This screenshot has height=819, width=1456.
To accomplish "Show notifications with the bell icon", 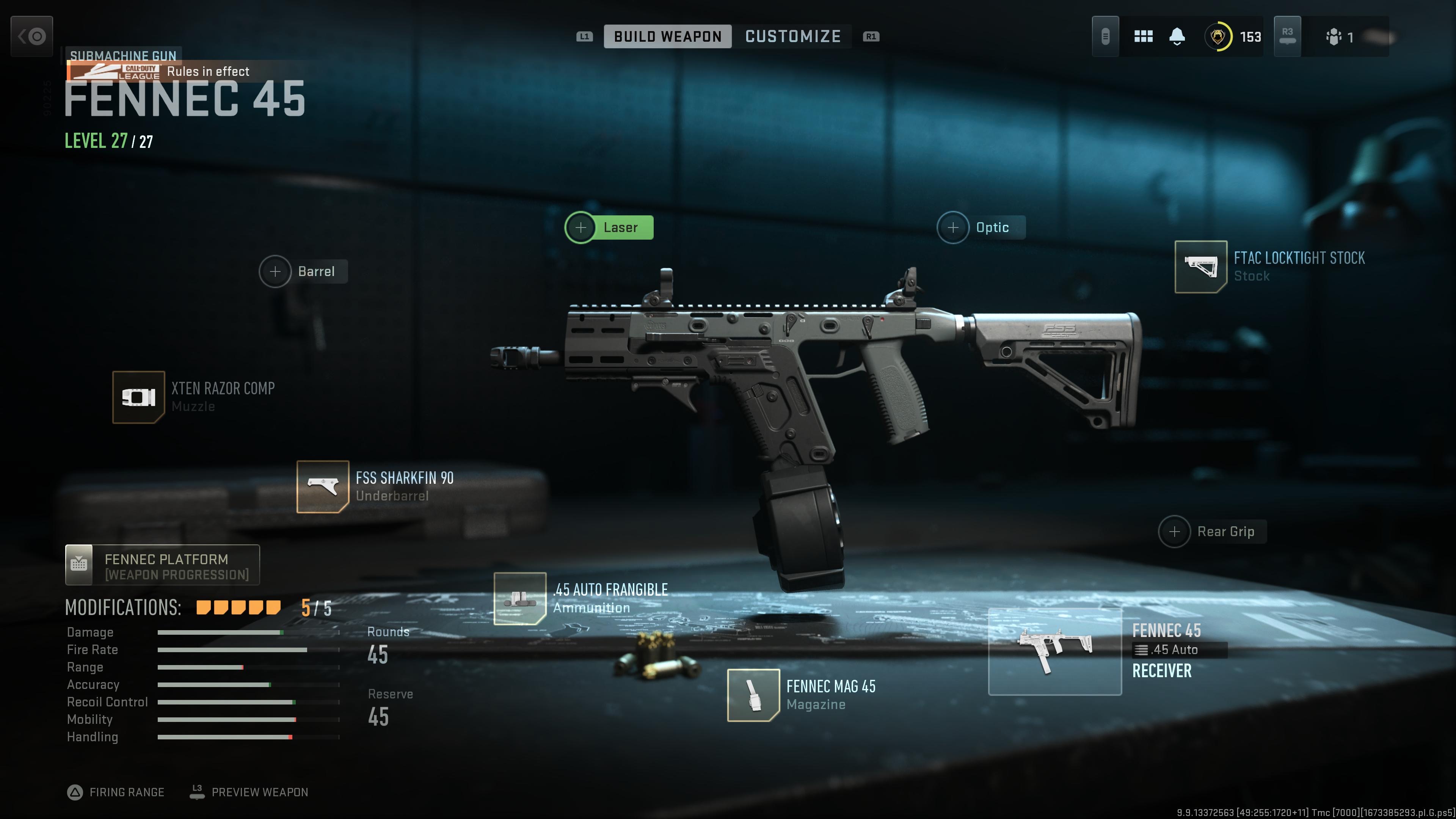I will 1177,37.
